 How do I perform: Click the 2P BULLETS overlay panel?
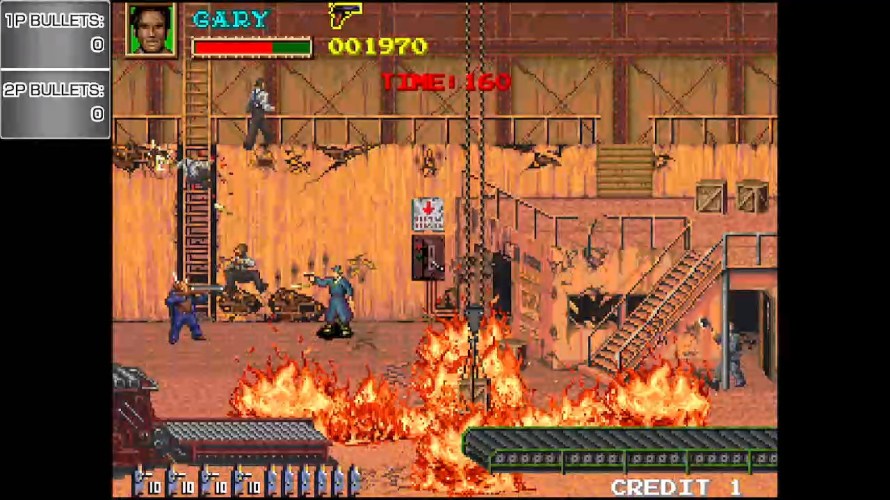[x=55, y=102]
